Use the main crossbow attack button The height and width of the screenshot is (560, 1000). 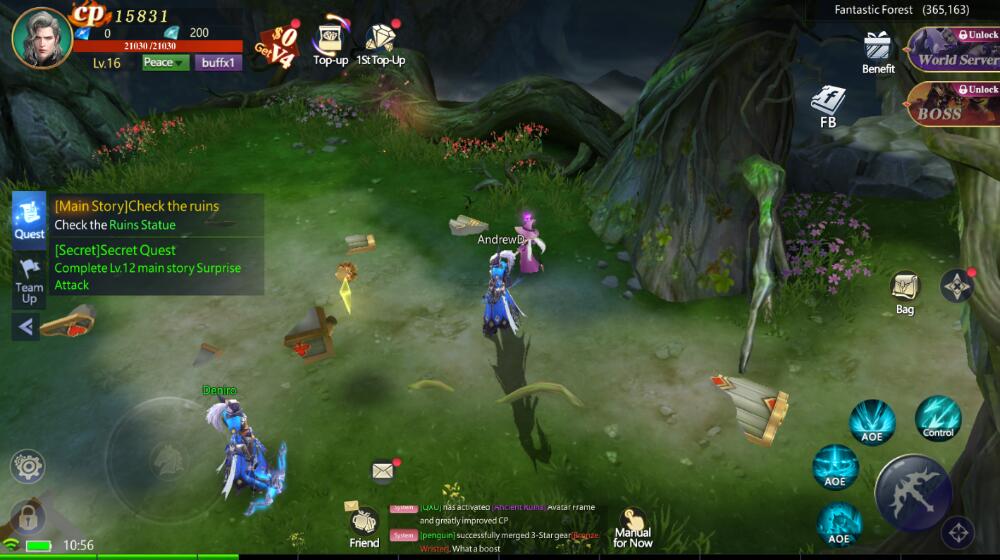[x=912, y=492]
